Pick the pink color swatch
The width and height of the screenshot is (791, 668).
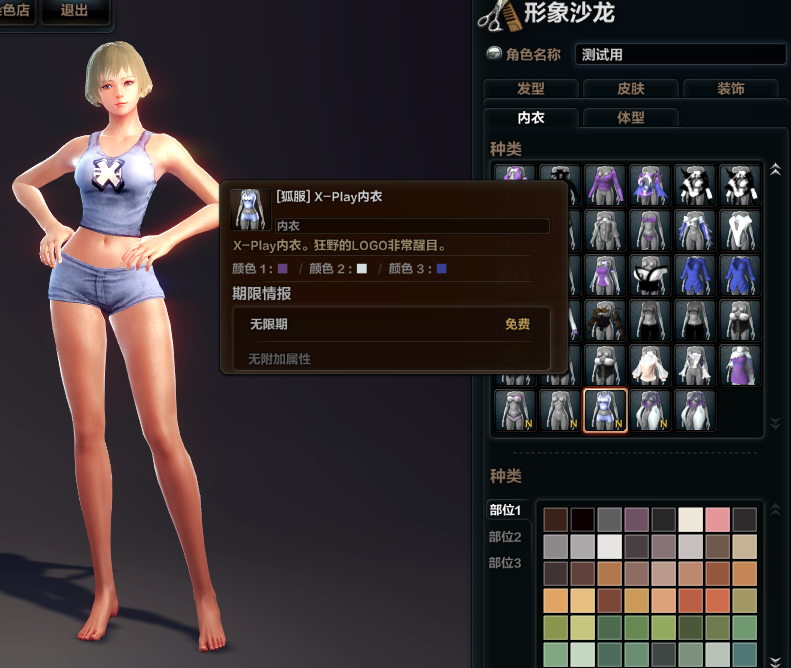click(x=718, y=520)
